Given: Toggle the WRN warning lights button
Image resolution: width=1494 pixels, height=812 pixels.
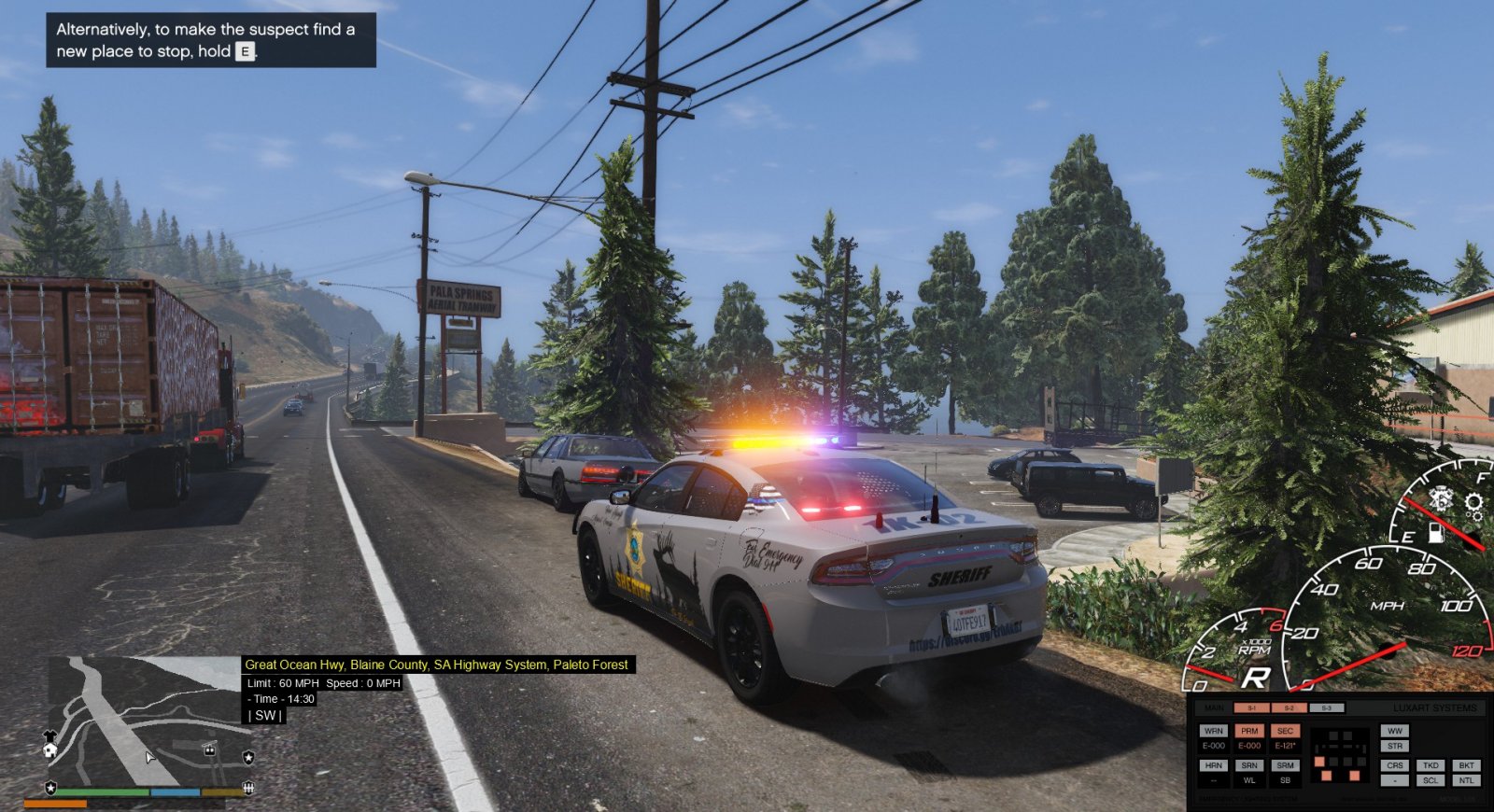Looking at the screenshot, I should [x=1214, y=731].
